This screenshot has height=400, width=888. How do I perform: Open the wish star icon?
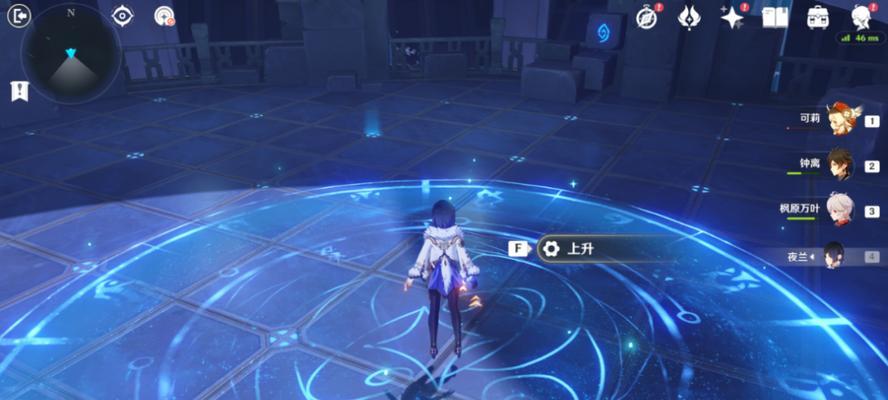tap(732, 16)
